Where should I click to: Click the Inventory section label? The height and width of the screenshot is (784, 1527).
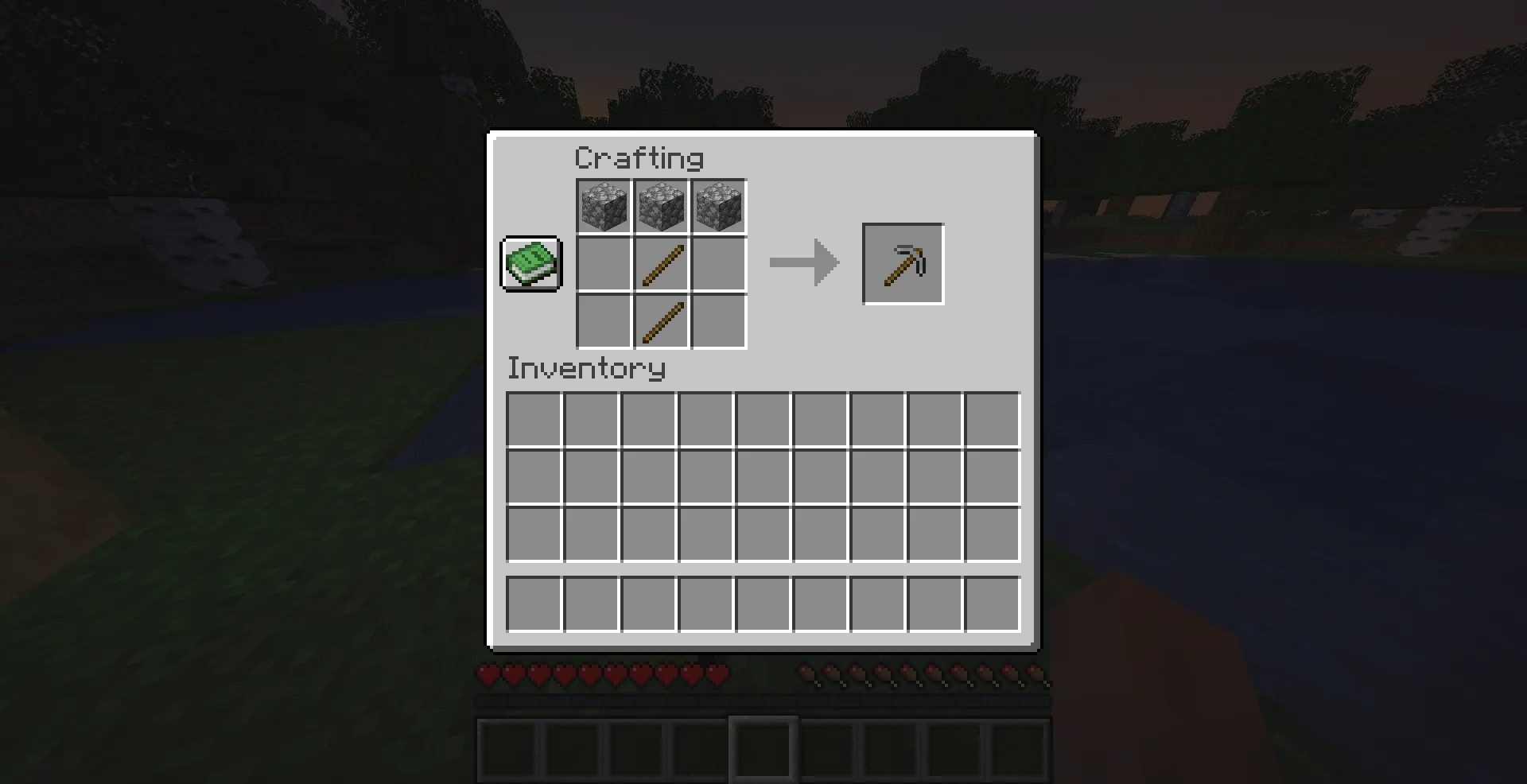(x=587, y=368)
